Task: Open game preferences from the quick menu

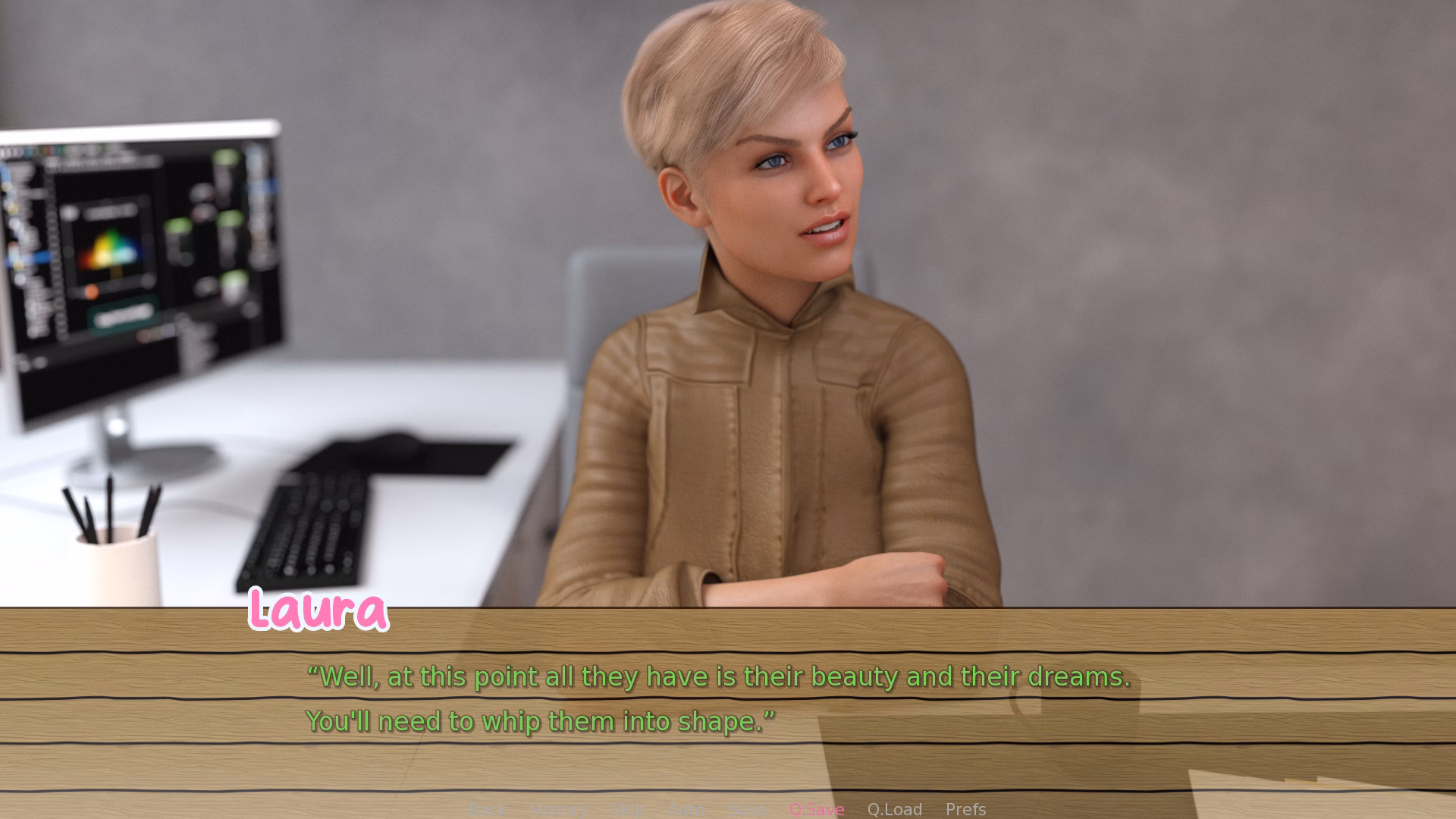Action: [x=965, y=809]
